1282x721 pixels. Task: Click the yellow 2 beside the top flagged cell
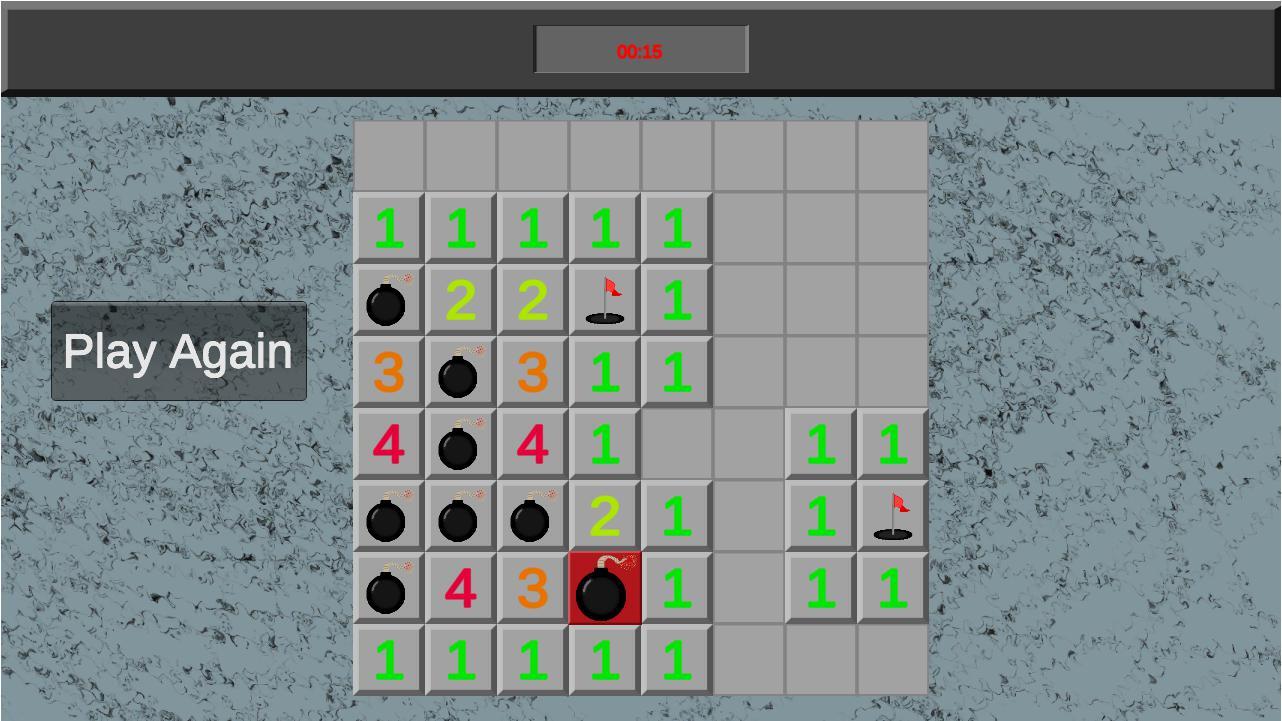tap(532, 301)
